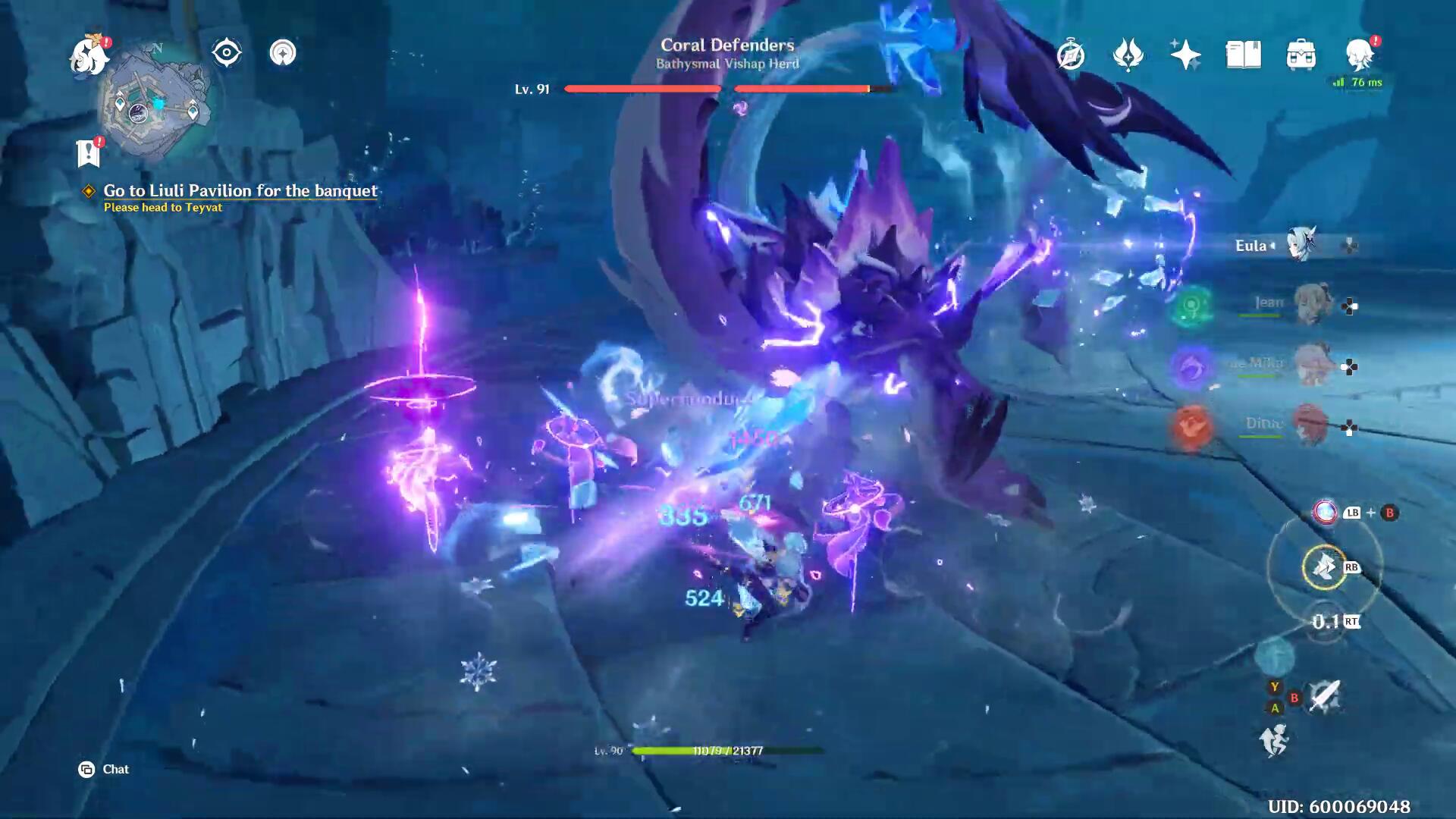Image resolution: width=1456 pixels, height=819 pixels.
Task: Open the quest log bookmark icon
Action: point(88,153)
